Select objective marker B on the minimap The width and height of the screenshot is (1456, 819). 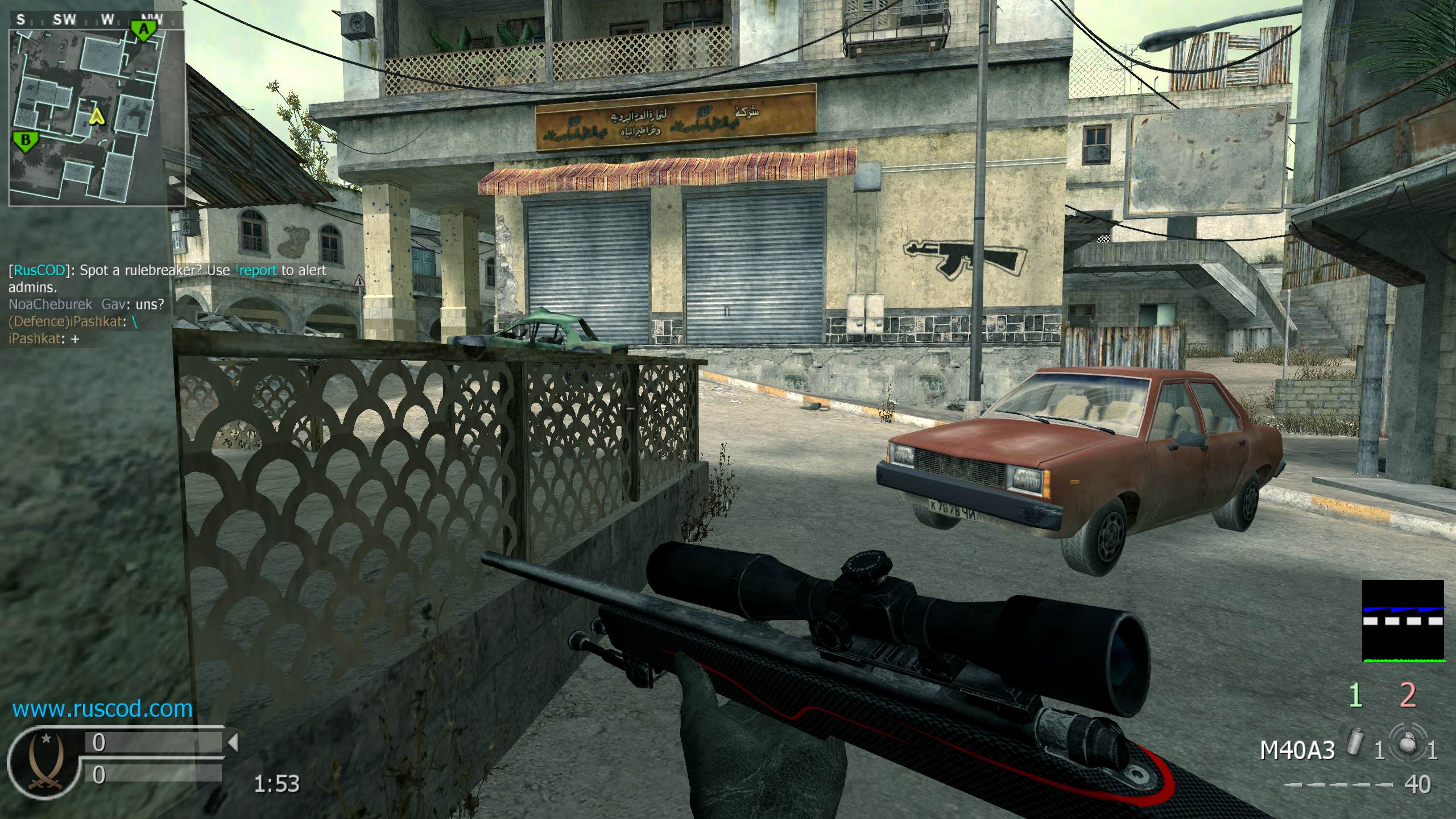pyautogui.click(x=26, y=141)
